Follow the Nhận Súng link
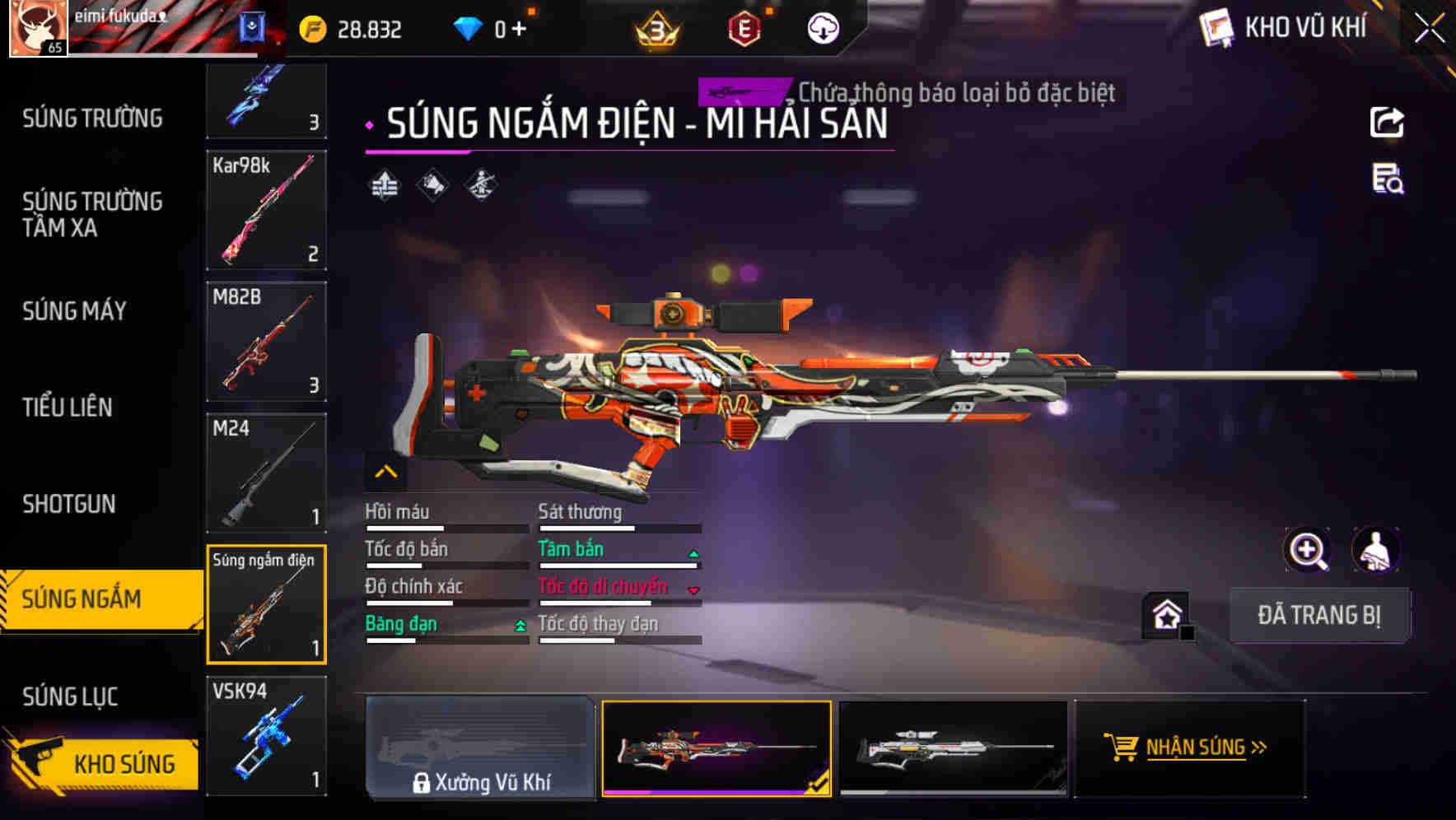The height and width of the screenshot is (820, 1456). coord(1190,748)
